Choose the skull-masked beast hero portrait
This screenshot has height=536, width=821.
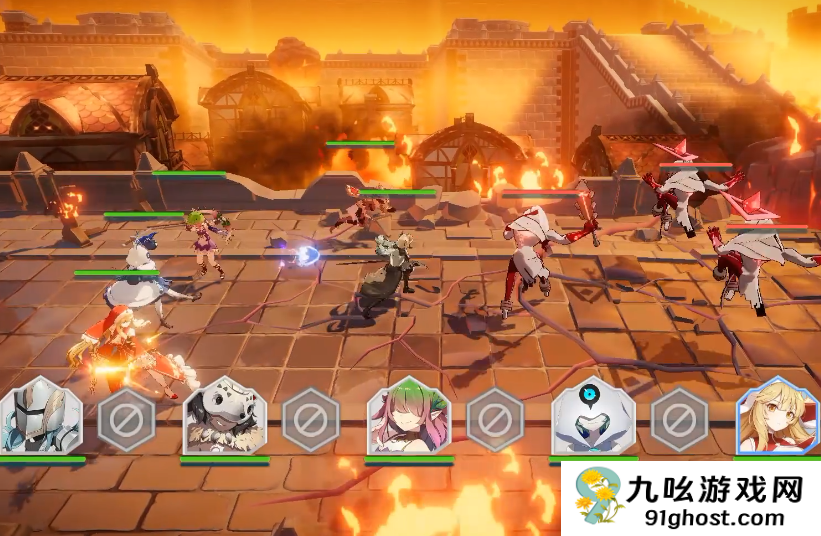point(224,418)
